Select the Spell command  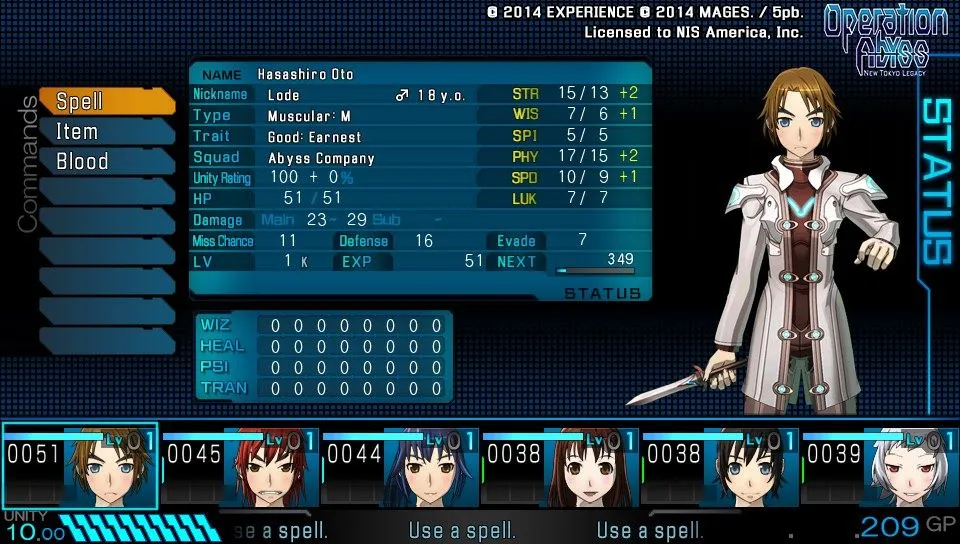pos(105,101)
